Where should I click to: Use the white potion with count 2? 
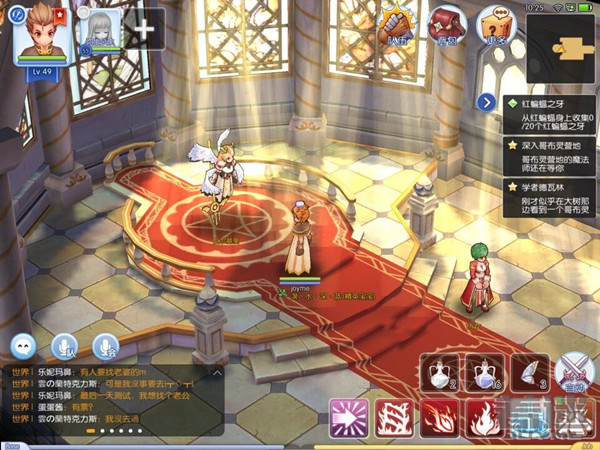pyautogui.click(x=440, y=372)
